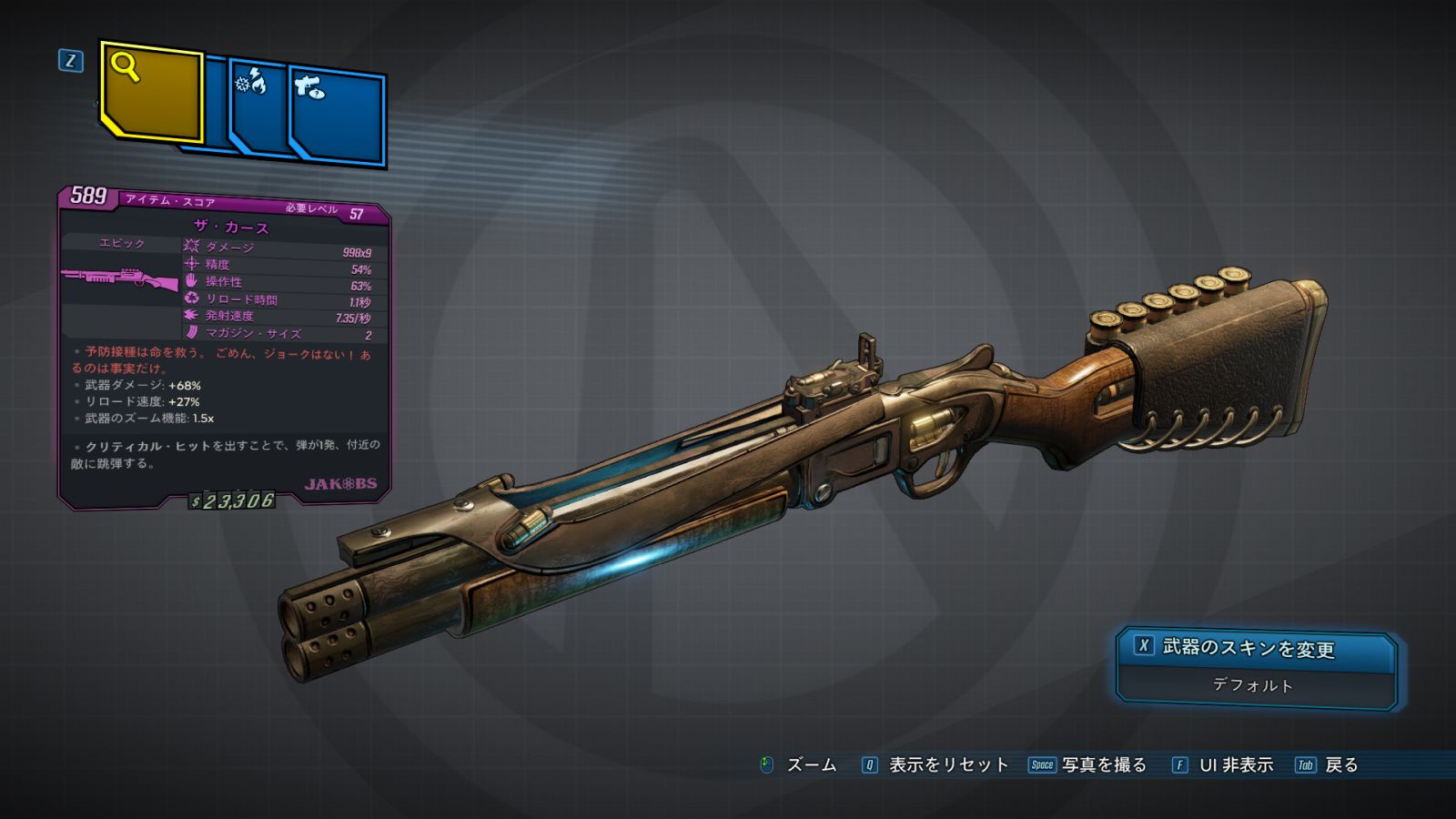The height and width of the screenshot is (819, 1456).
Task: Select the magnifying glass inspect tab
Action: coord(150,91)
